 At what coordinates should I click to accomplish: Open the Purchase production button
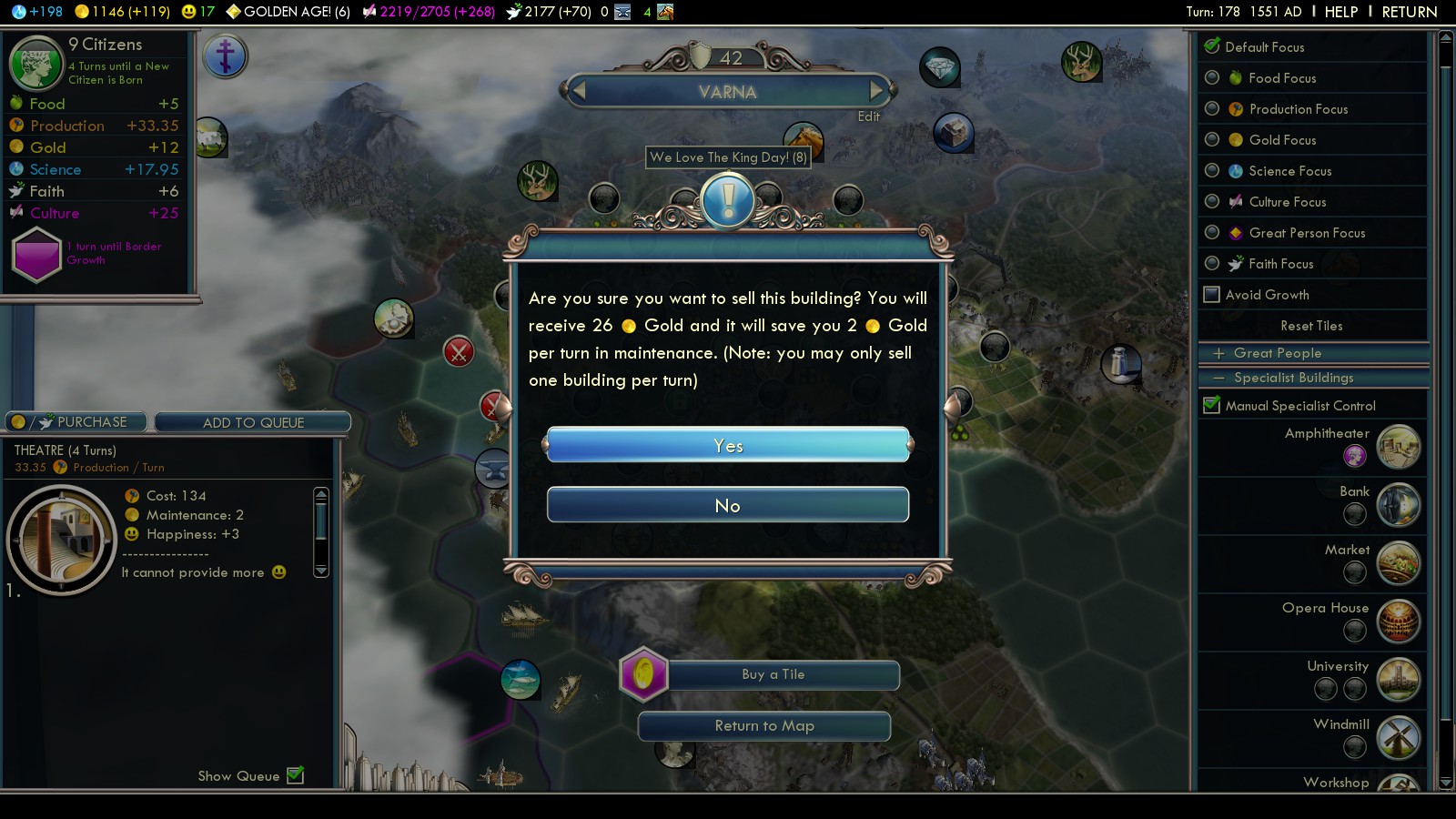76,422
